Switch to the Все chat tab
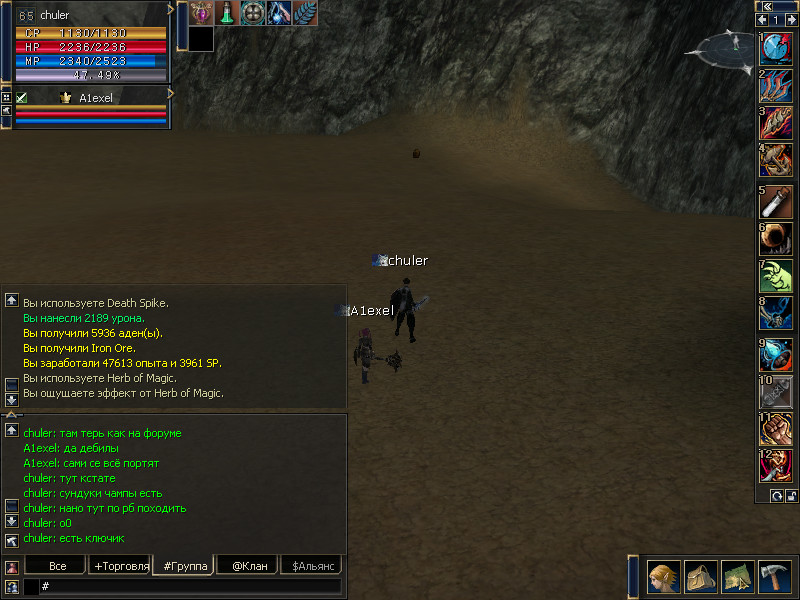Screen dimensions: 800x600 (58, 566)
